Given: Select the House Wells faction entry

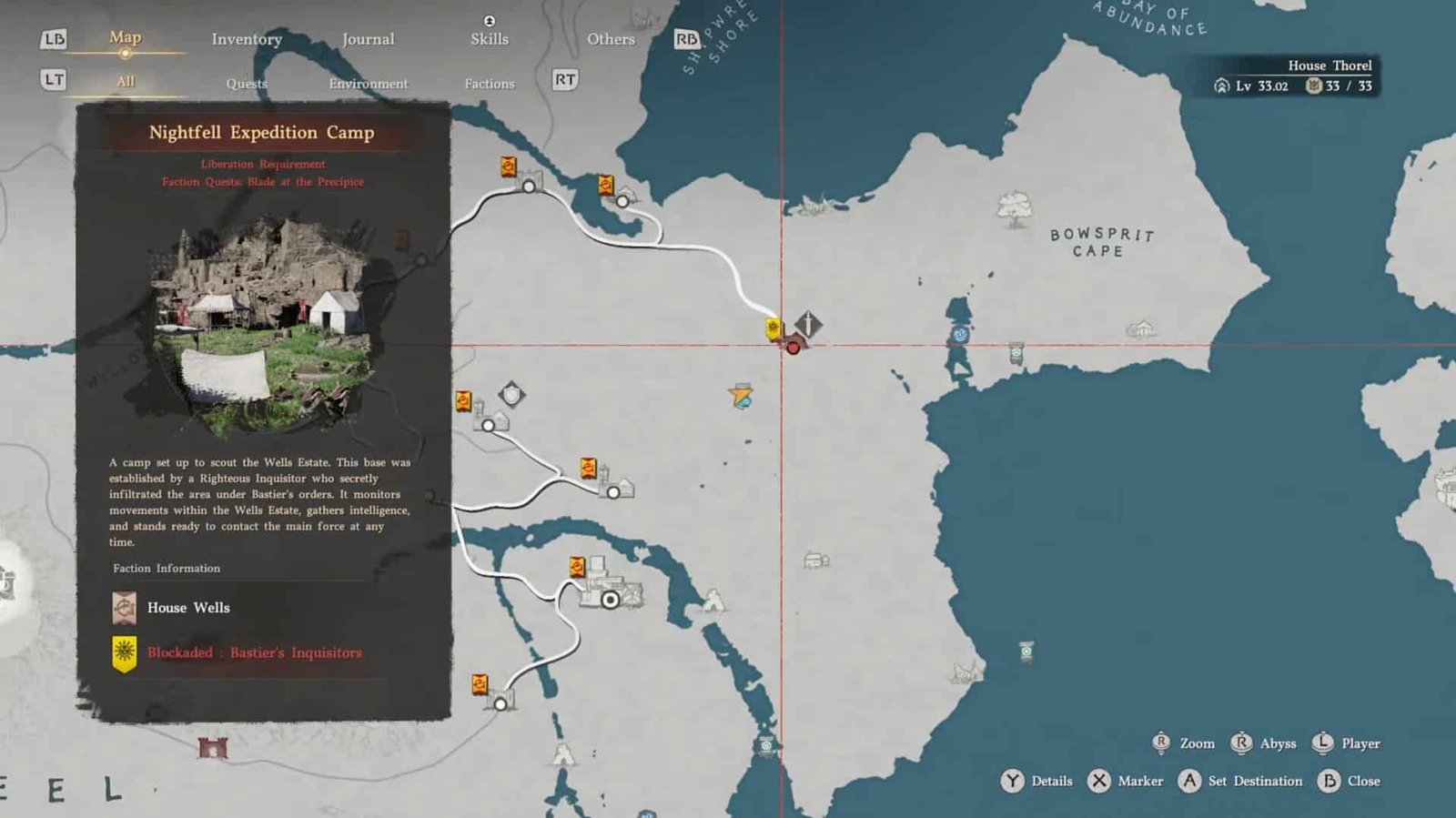Looking at the screenshot, I should (188, 608).
